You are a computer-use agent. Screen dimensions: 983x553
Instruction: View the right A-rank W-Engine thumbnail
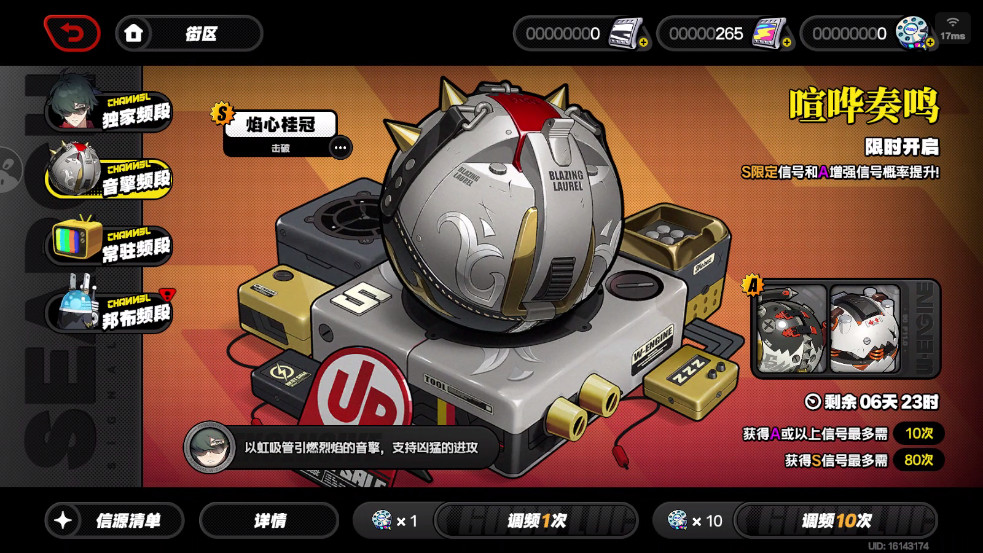click(x=865, y=328)
